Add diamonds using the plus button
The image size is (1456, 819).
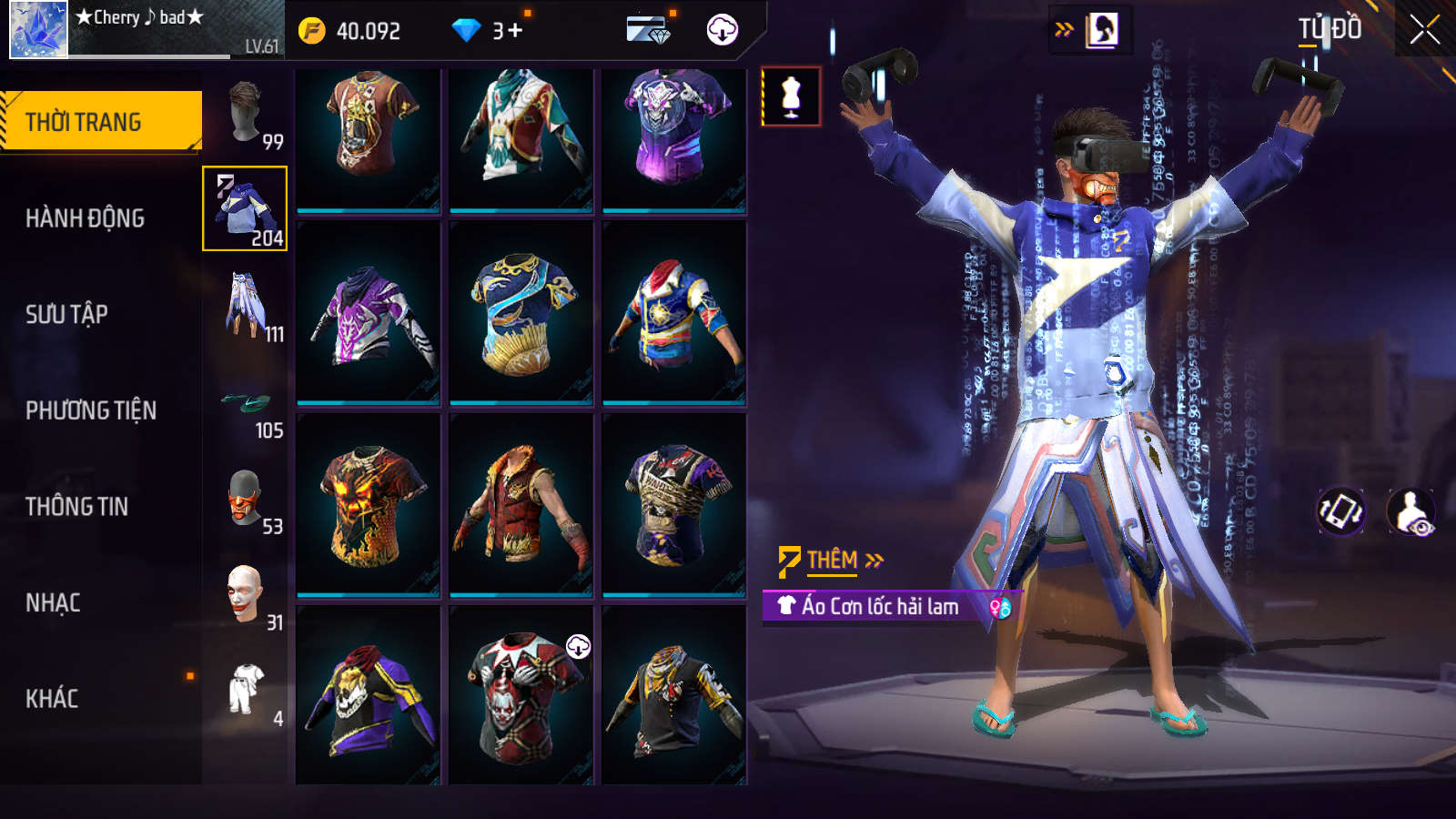pyautogui.click(x=515, y=31)
